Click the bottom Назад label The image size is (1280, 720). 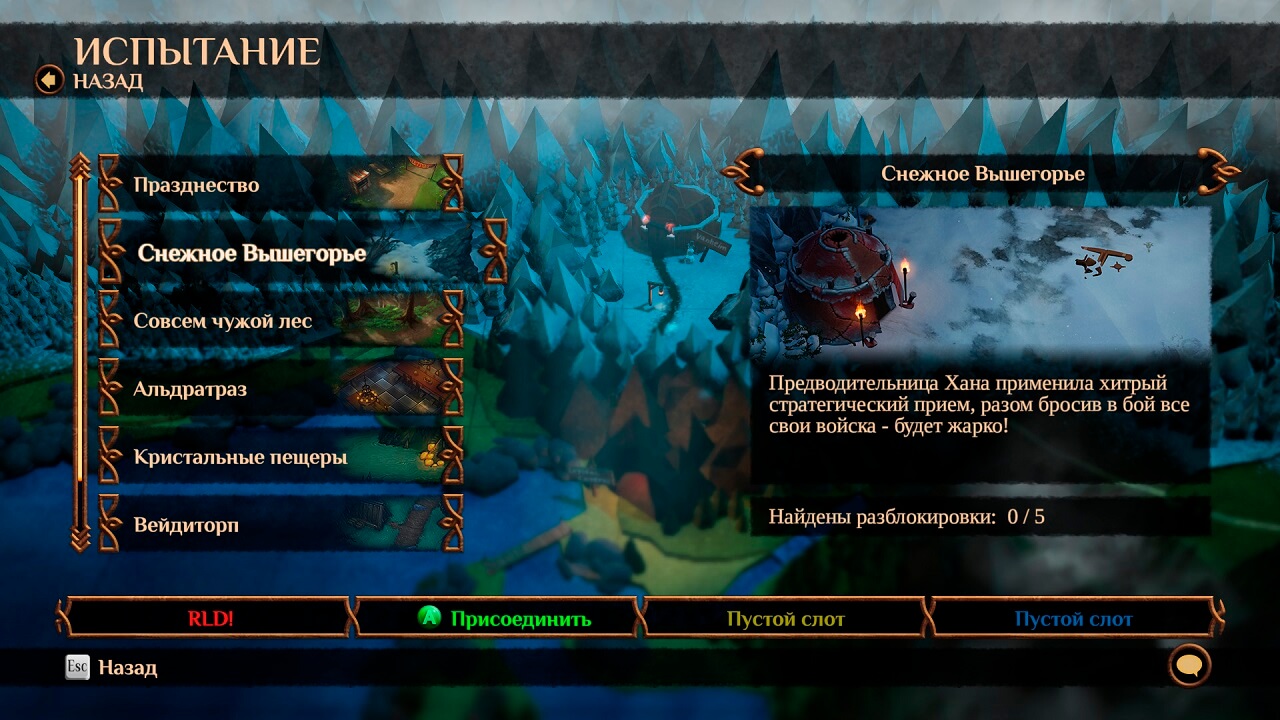(127, 667)
